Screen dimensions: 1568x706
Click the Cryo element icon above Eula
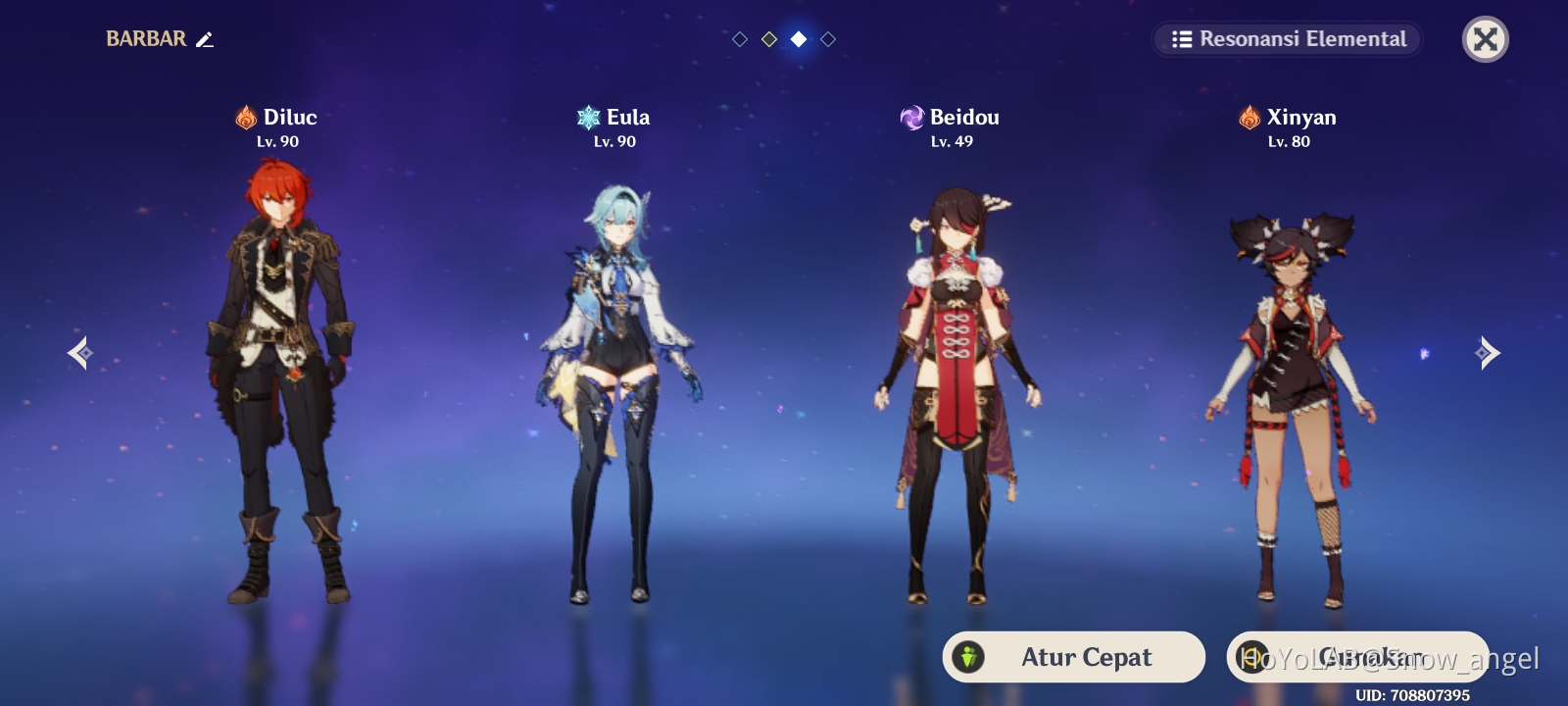(587, 116)
